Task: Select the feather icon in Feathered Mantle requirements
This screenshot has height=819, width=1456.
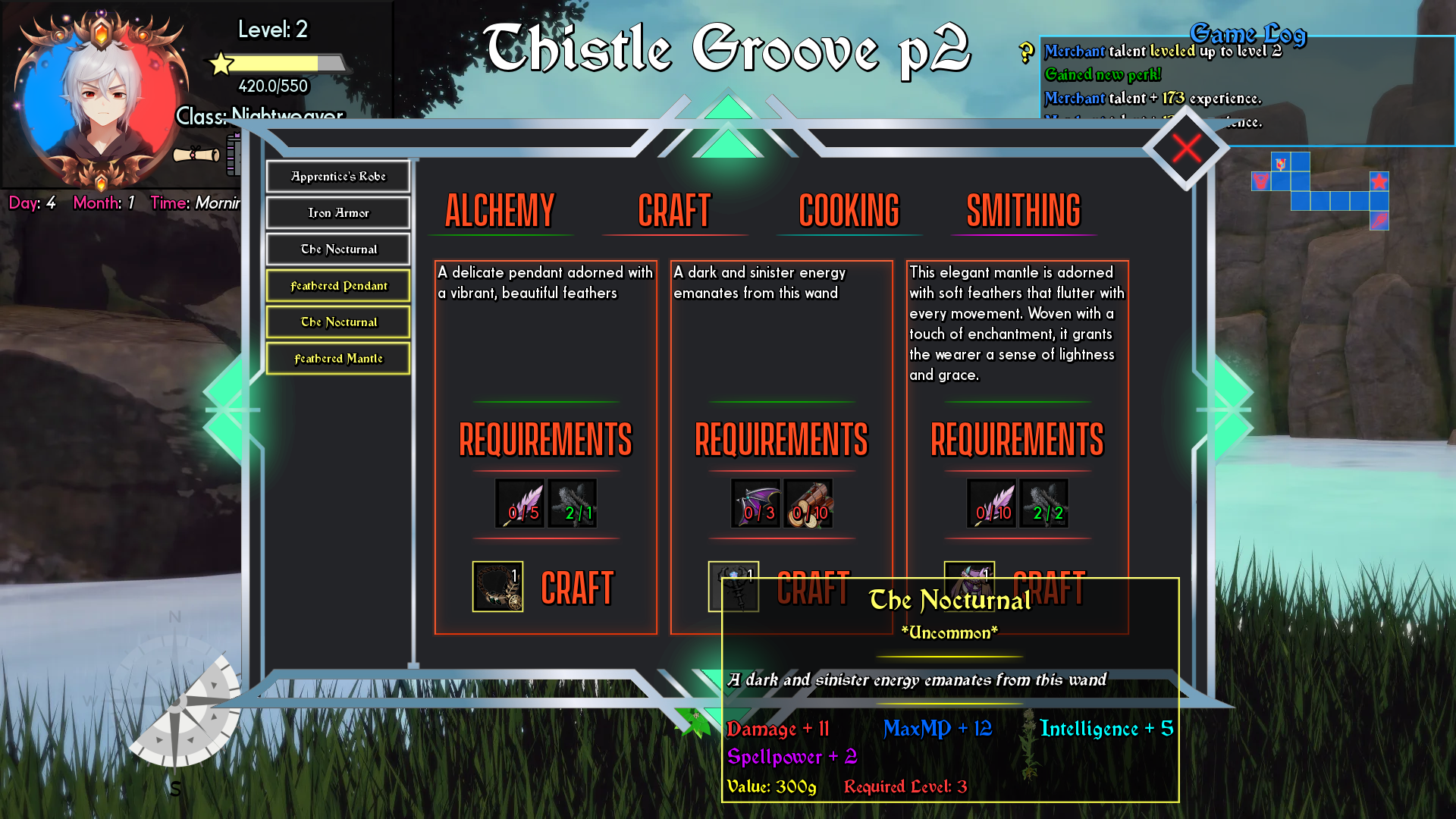Action: 991,503
